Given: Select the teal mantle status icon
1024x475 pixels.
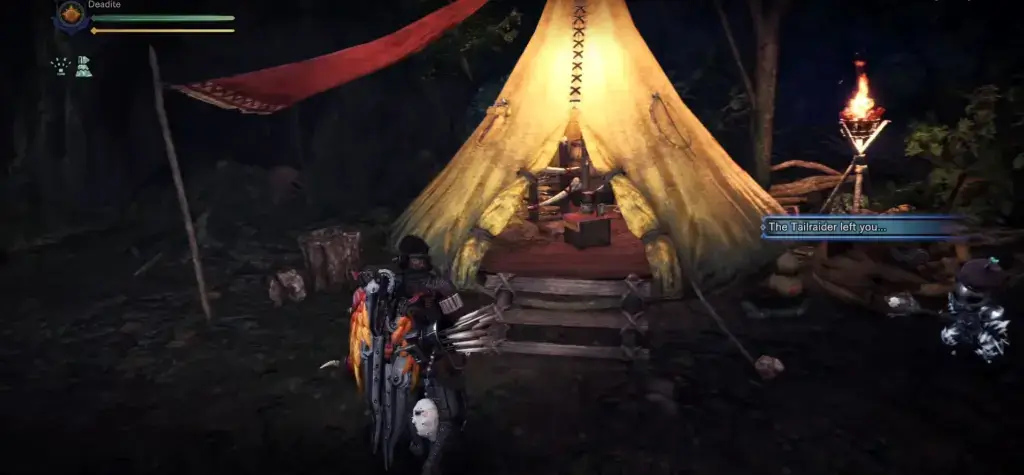Looking at the screenshot, I should (x=84, y=66).
